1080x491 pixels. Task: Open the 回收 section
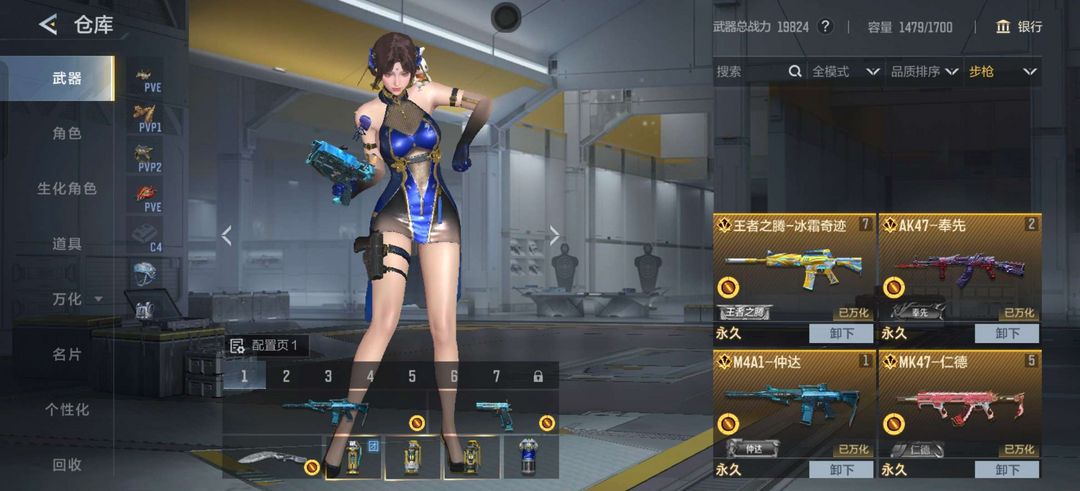pos(66,464)
